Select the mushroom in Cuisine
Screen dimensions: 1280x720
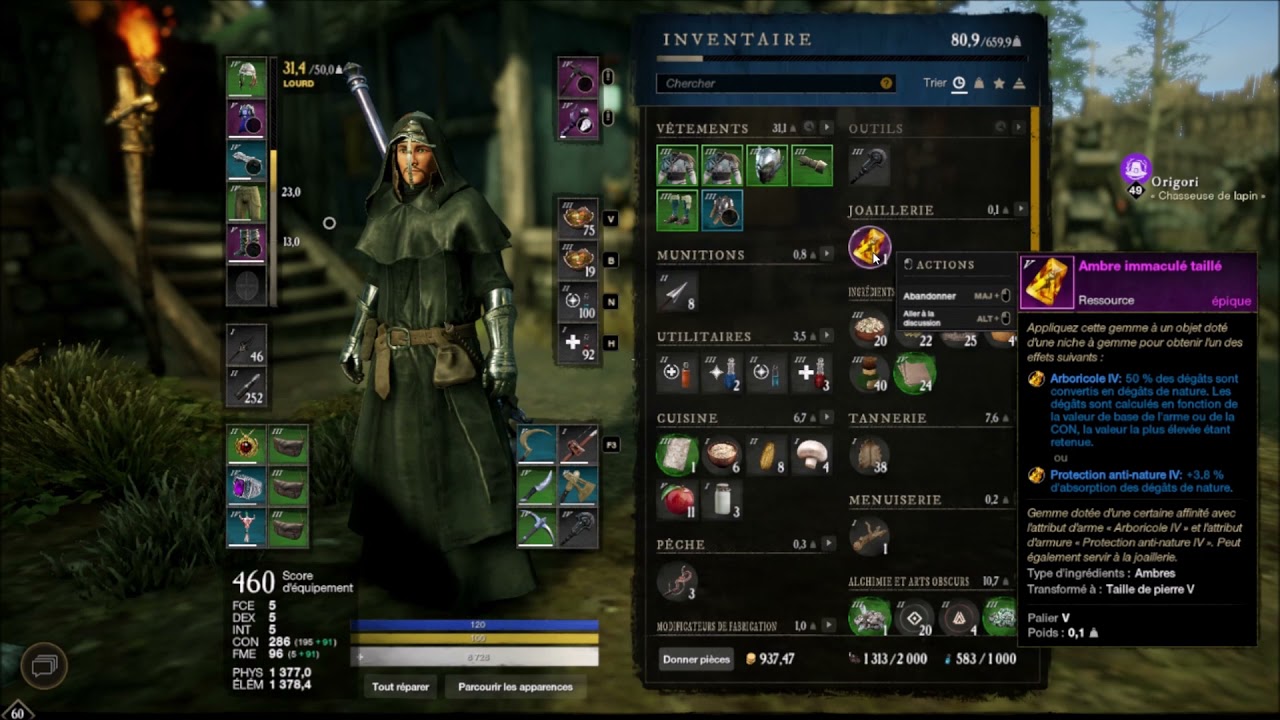point(812,454)
